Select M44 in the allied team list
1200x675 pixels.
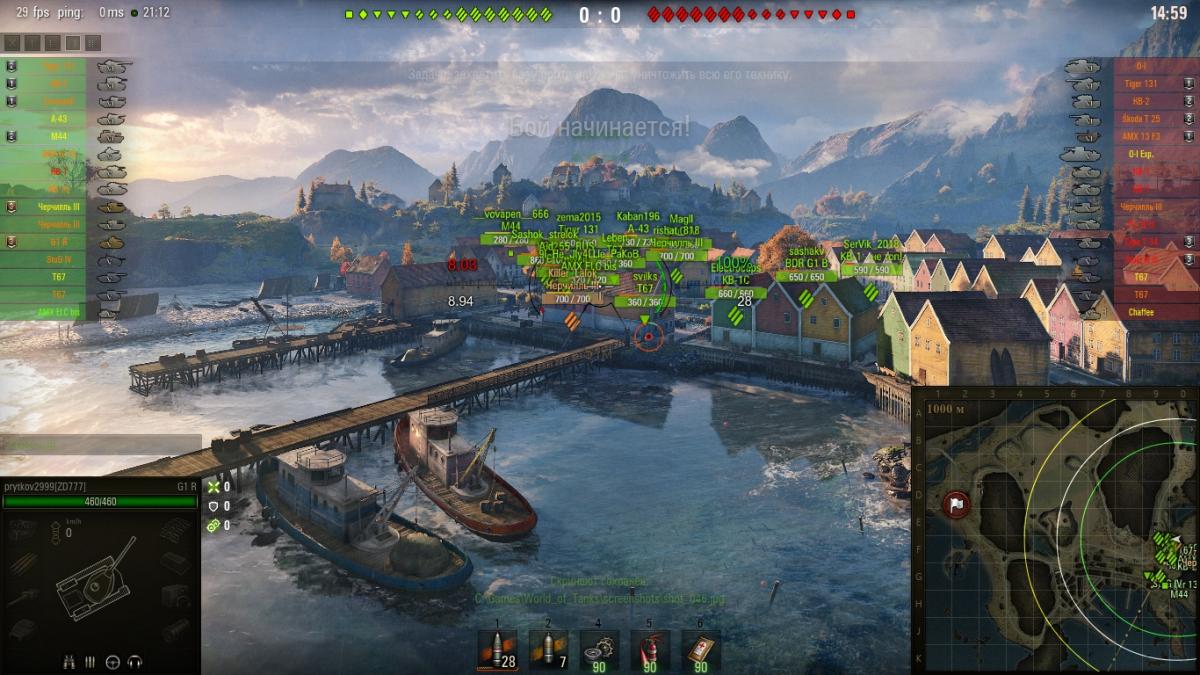pos(58,136)
